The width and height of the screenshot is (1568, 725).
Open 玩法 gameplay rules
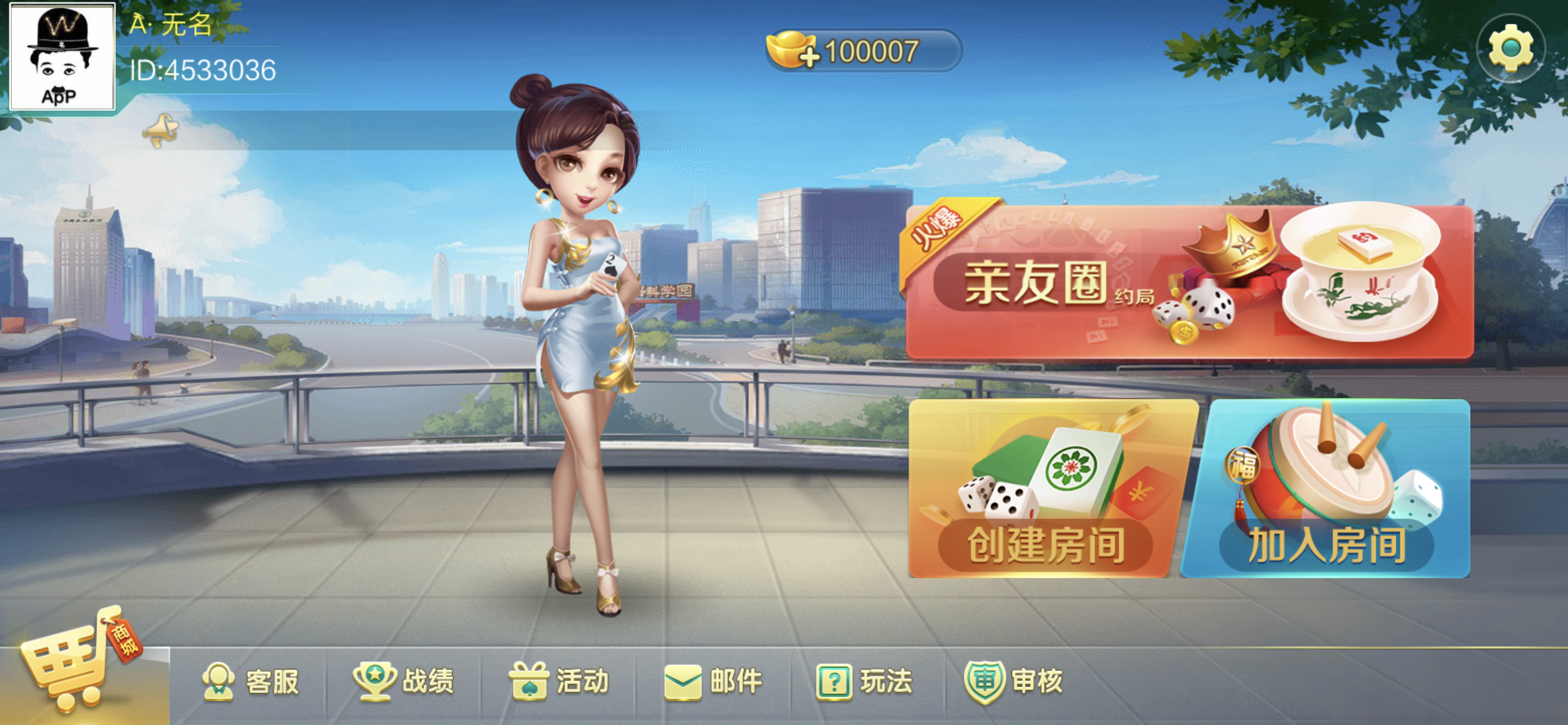pyautogui.click(x=864, y=680)
